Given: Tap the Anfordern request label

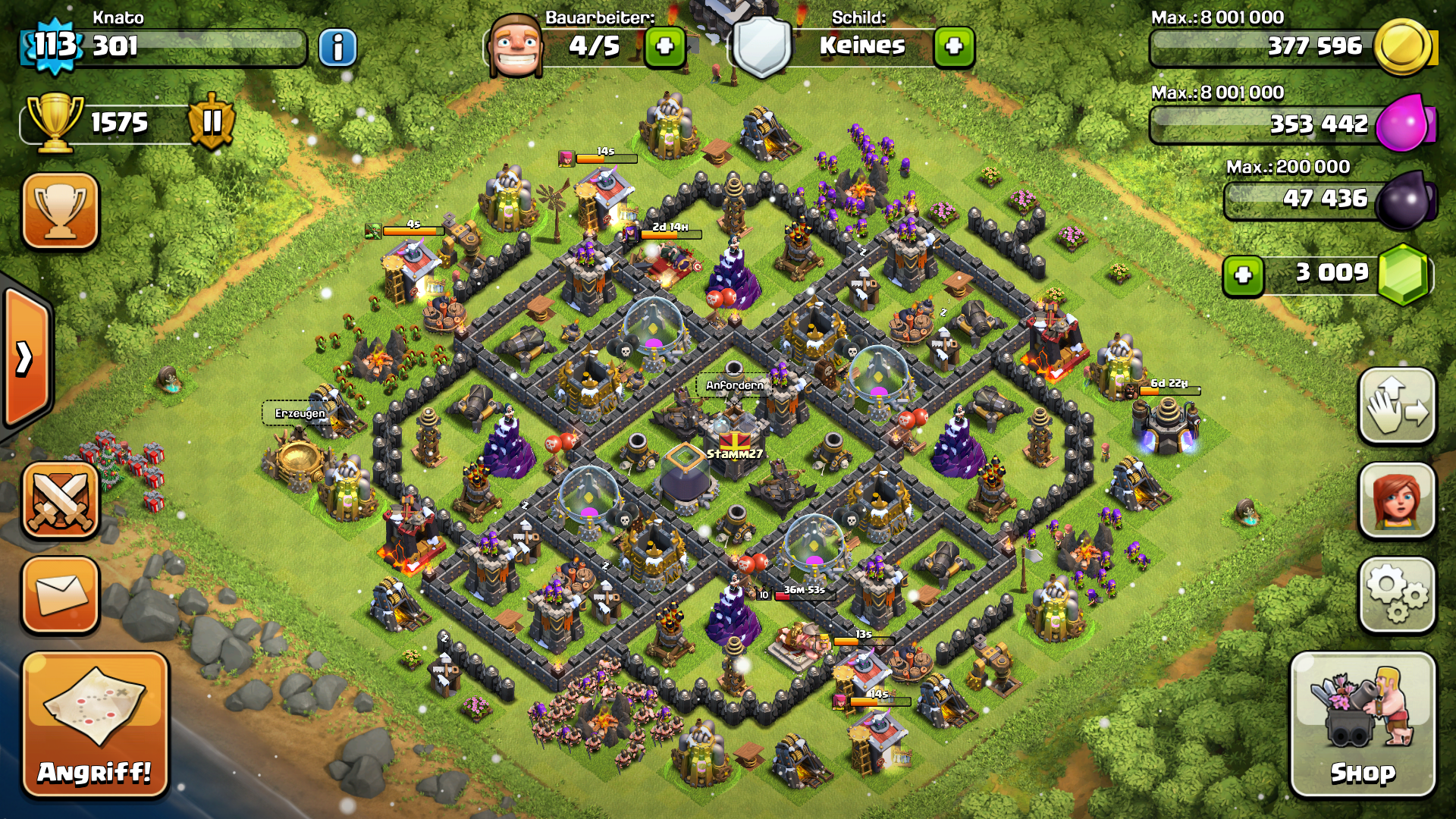Looking at the screenshot, I should coord(734,385).
